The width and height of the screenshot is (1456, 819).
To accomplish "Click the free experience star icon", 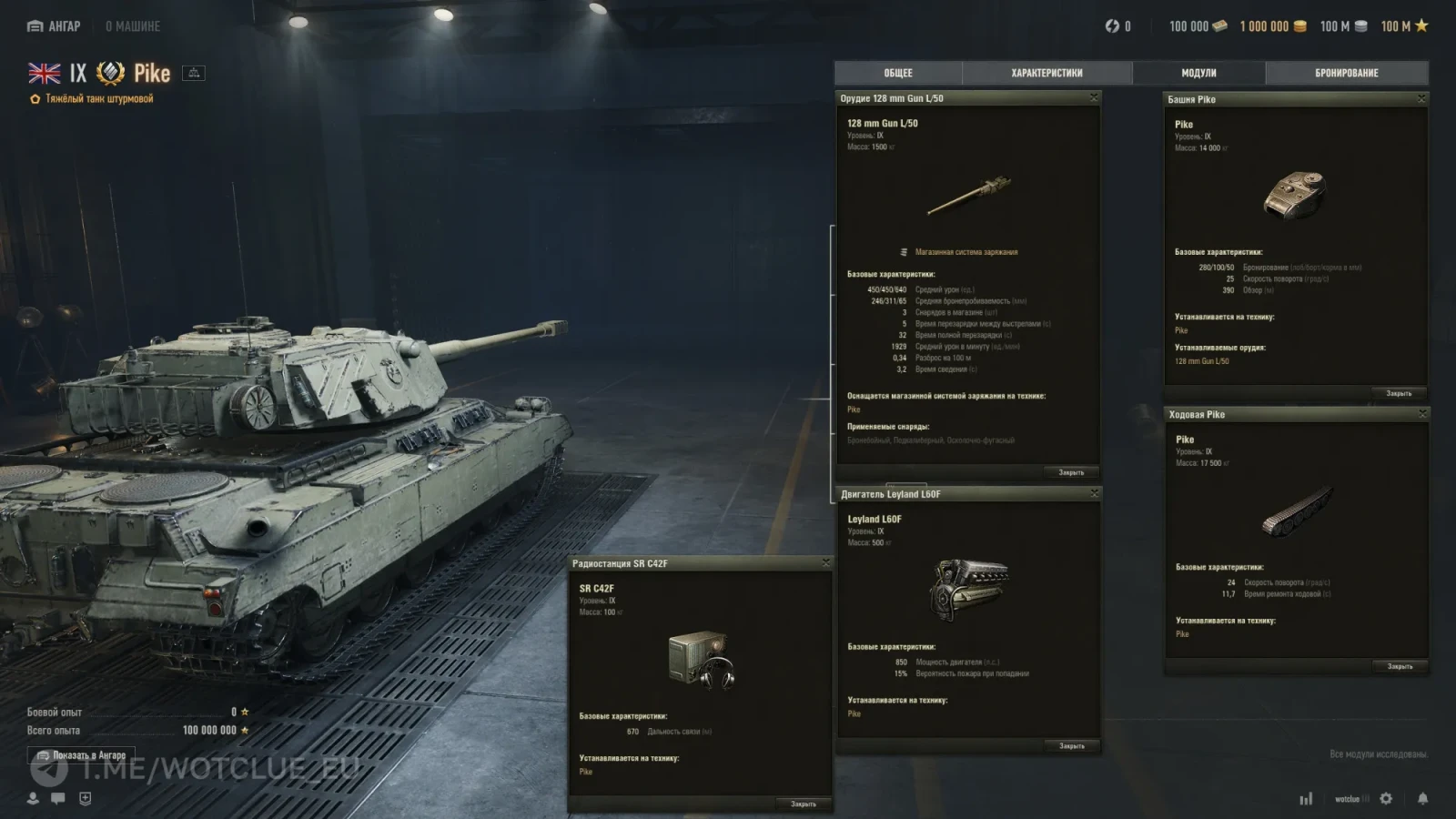I will (x=1422, y=26).
